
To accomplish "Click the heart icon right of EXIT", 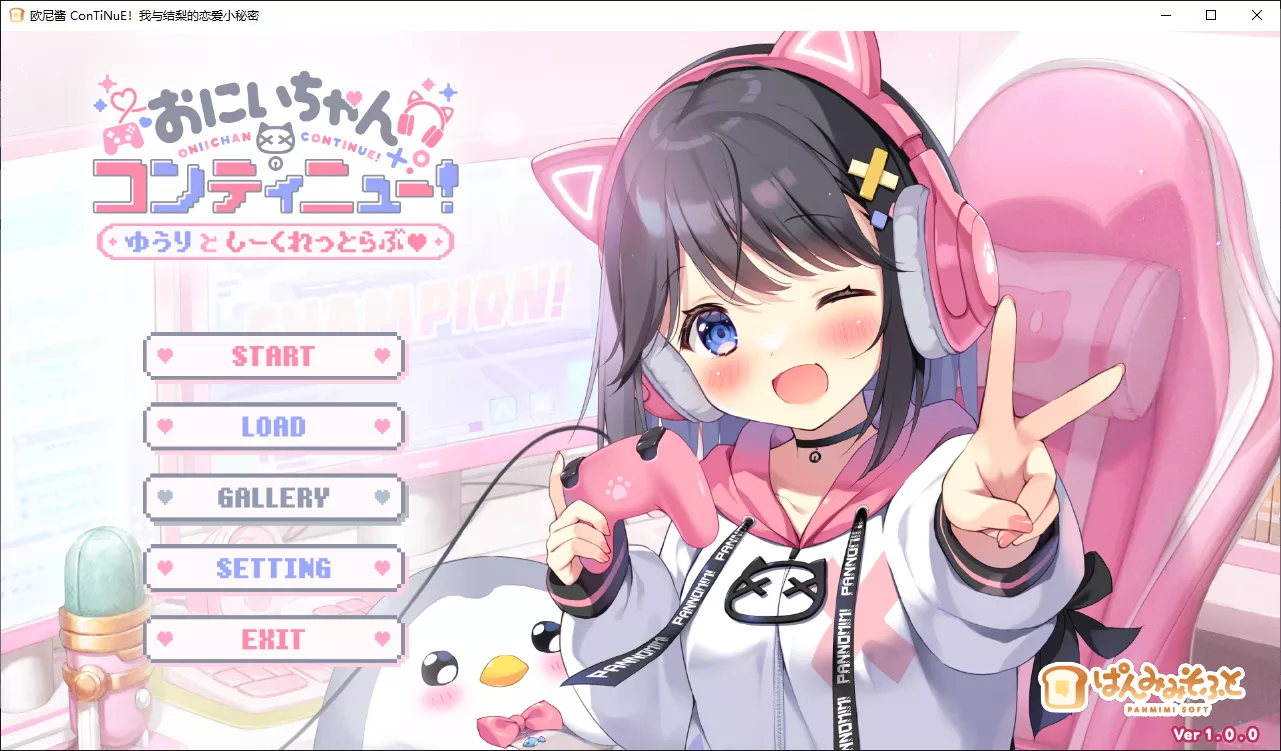I will [382, 638].
